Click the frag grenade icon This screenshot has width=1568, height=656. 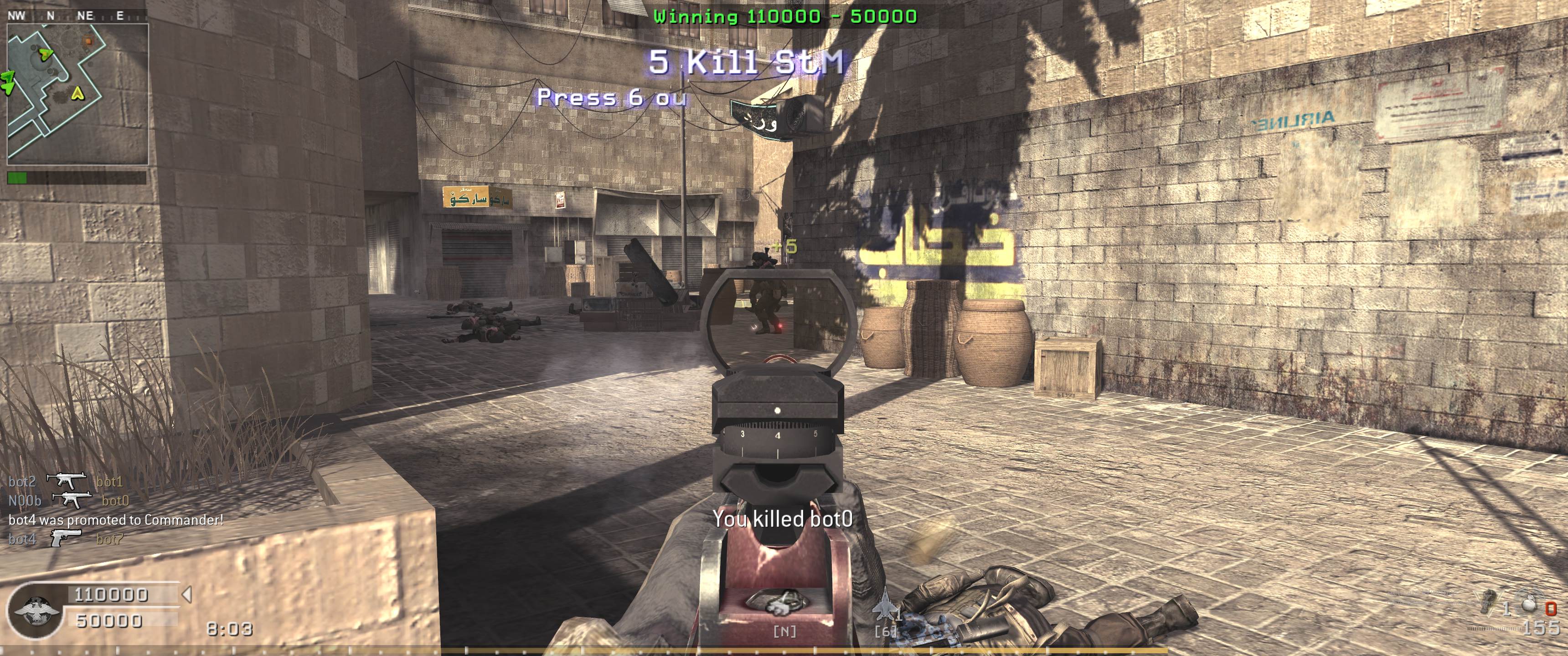pos(1529,604)
